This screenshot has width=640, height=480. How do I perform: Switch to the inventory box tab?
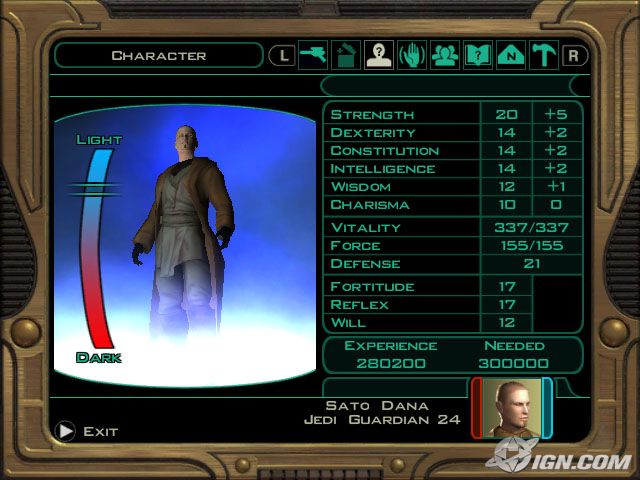tap(346, 55)
